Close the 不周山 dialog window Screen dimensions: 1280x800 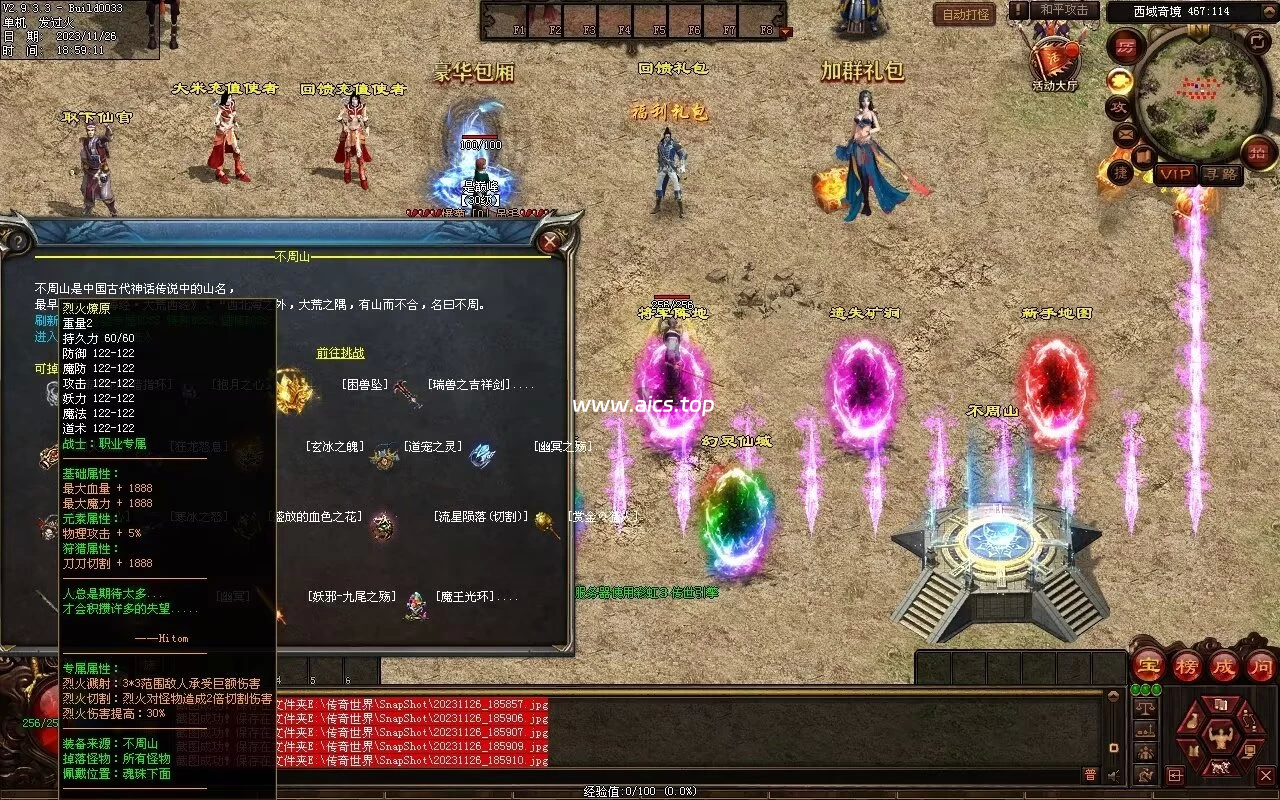pyautogui.click(x=549, y=241)
